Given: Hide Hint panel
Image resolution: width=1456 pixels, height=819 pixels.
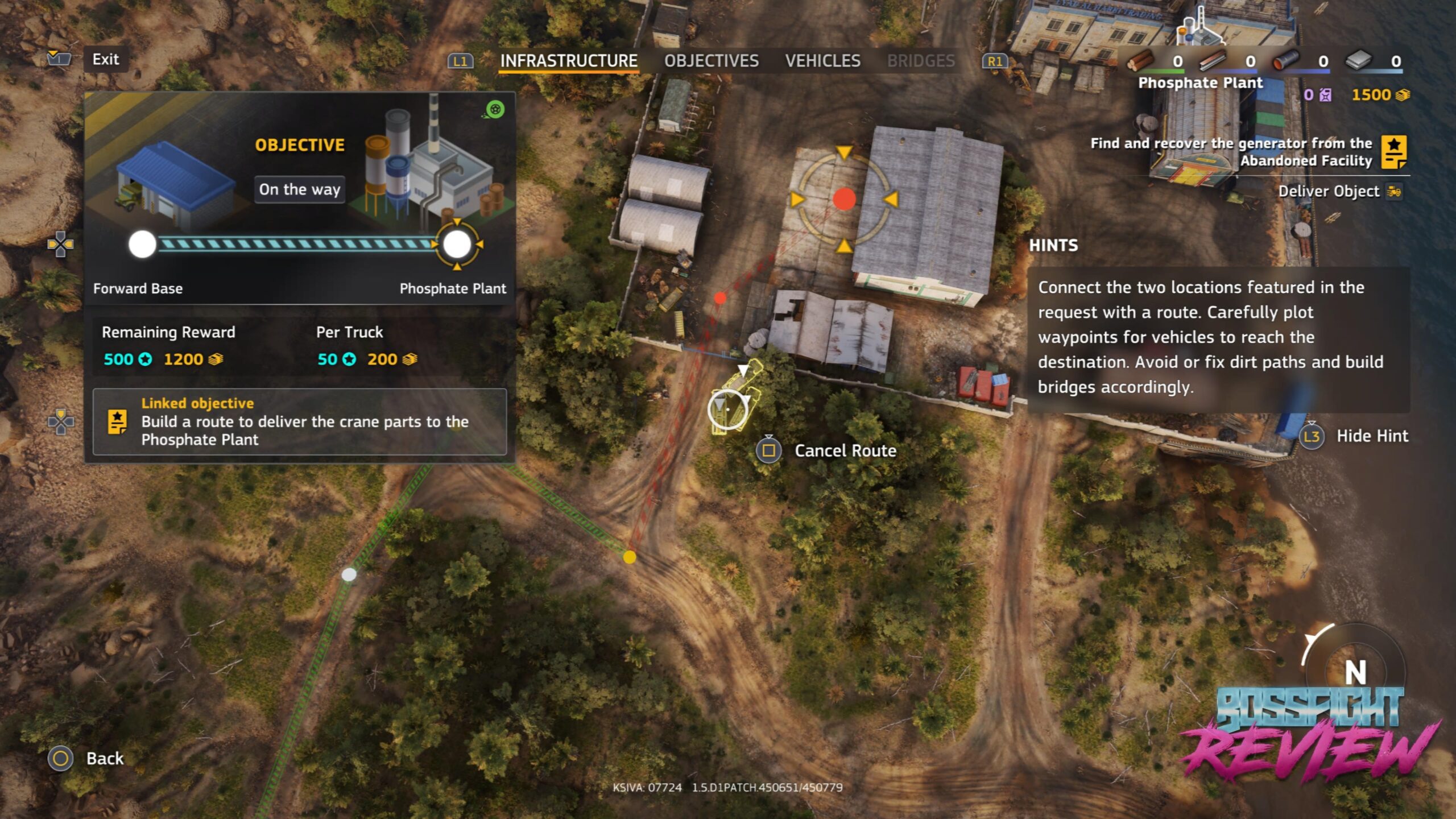Looking at the screenshot, I should (1371, 436).
